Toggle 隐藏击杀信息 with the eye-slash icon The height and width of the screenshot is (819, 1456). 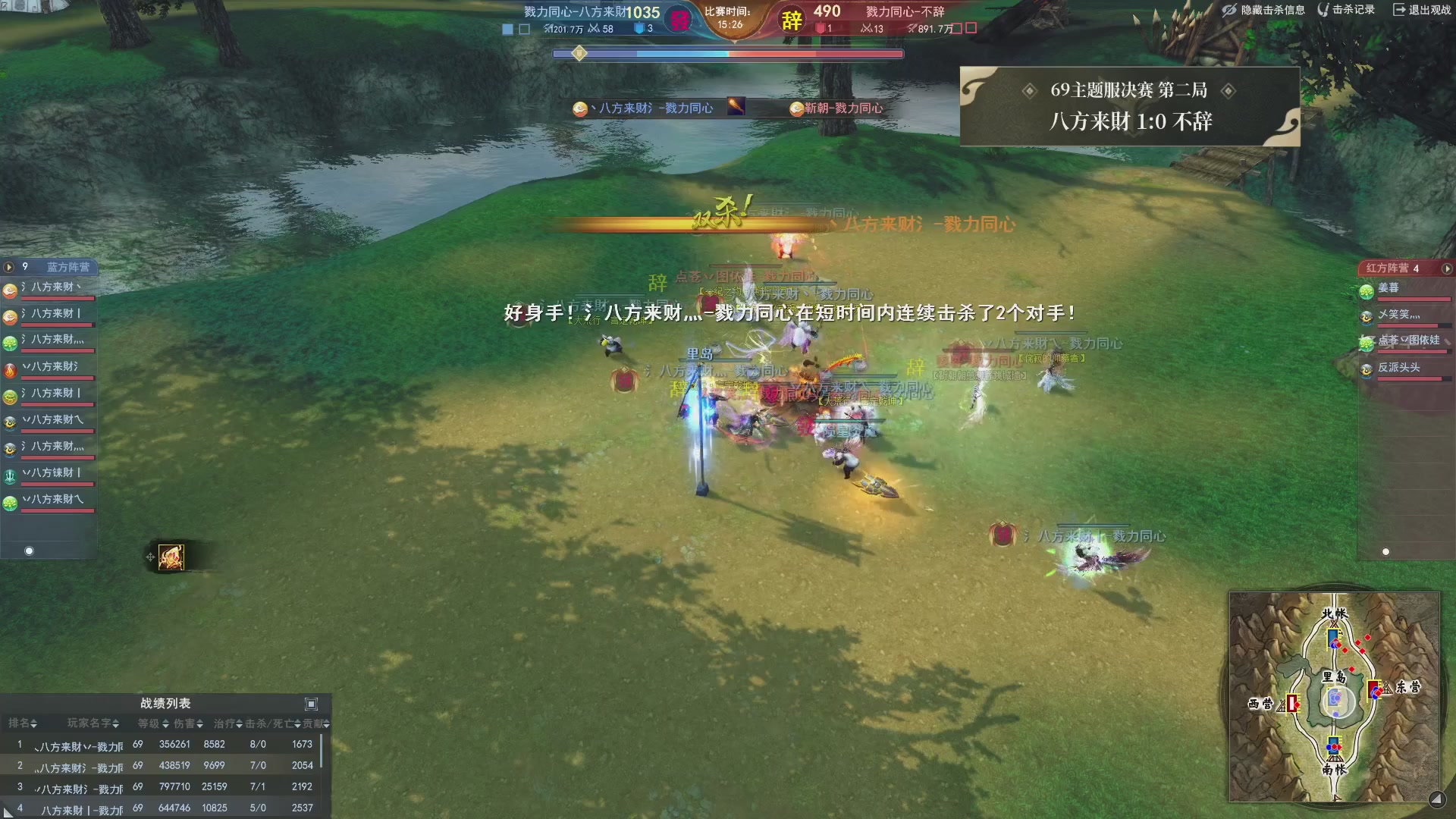tap(1229, 10)
